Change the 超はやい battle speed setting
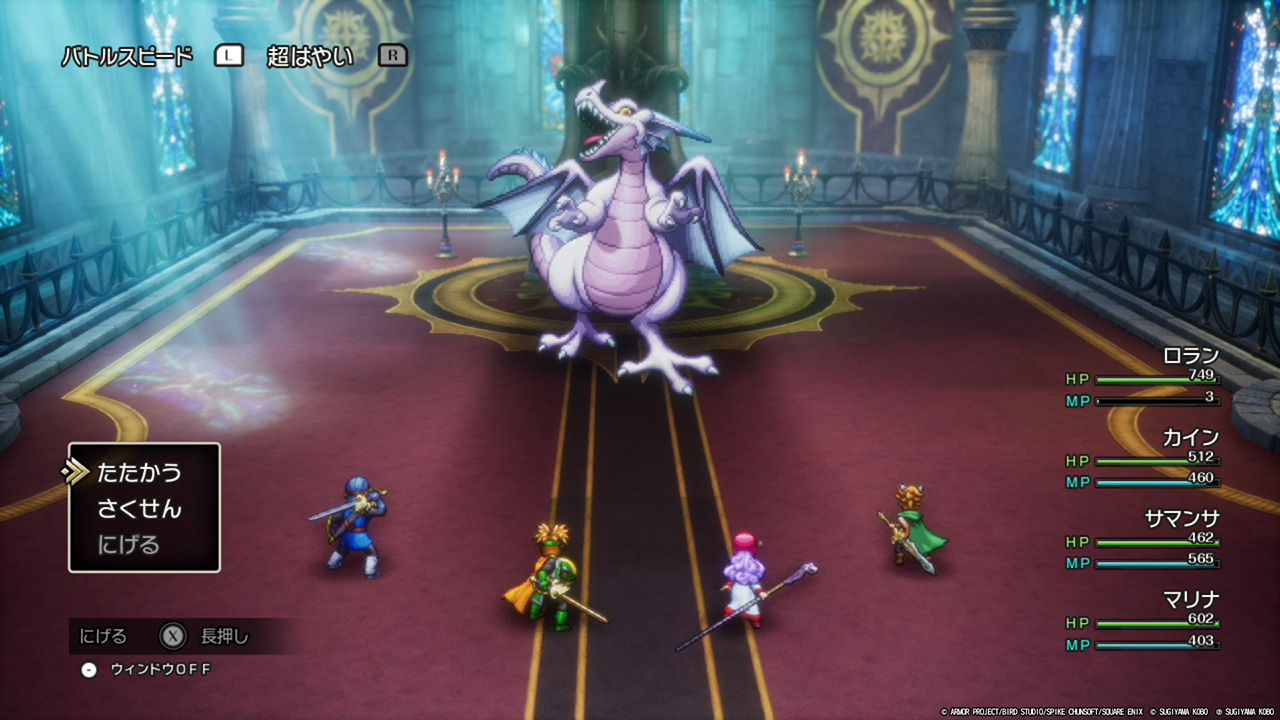Image resolution: width=1280 pixels, height=720 pixels. (x=310, y=56)
